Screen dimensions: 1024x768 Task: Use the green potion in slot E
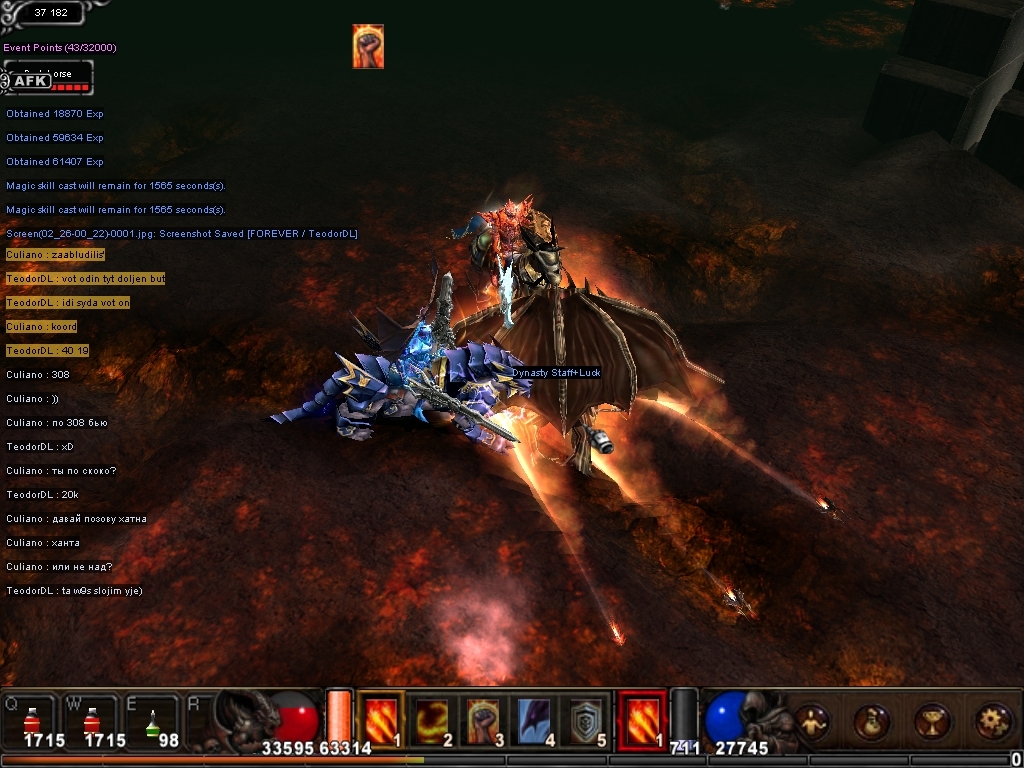pos(152,720)
